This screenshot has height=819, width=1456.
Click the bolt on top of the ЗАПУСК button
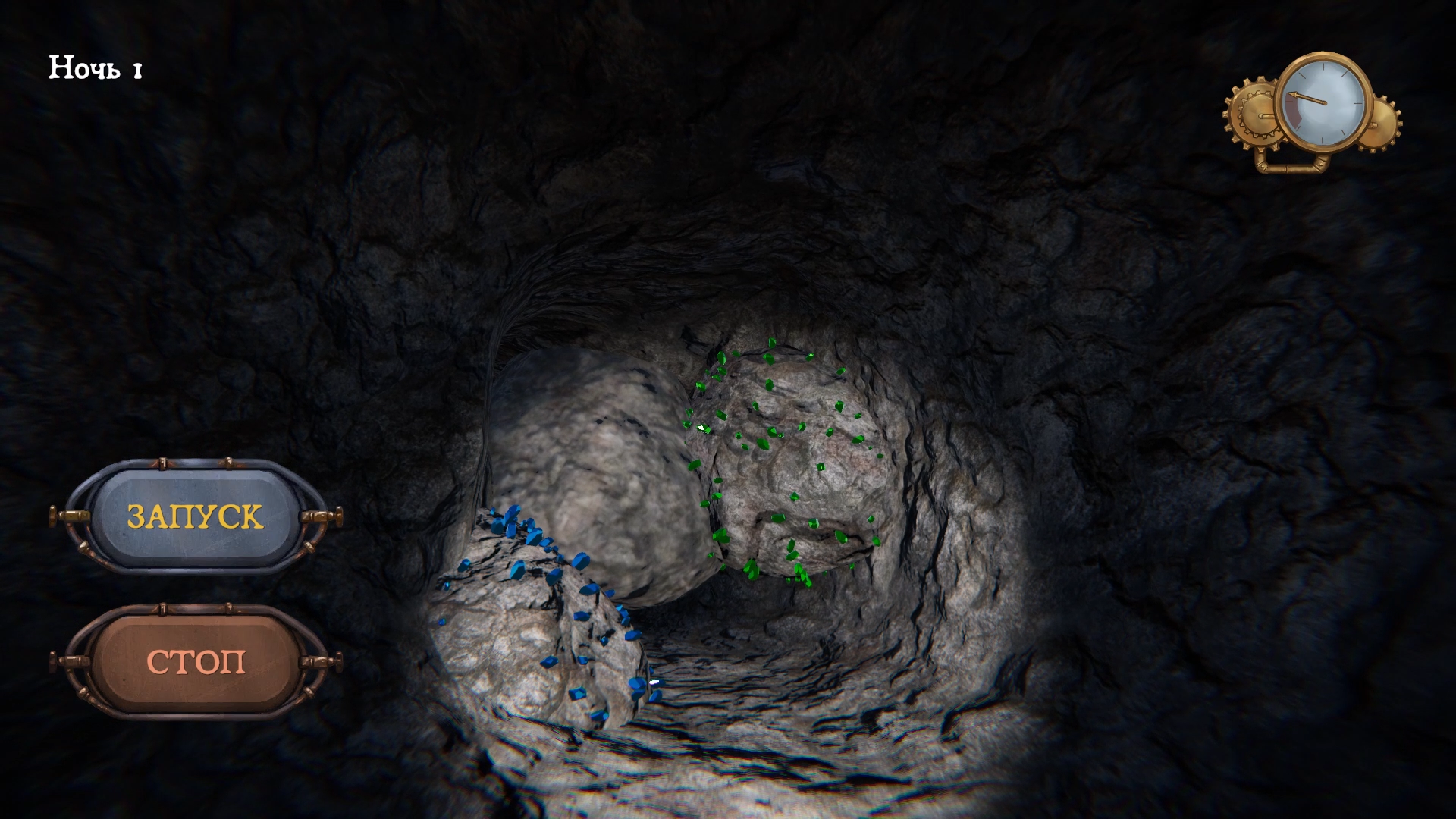click(x=162, y=464)
